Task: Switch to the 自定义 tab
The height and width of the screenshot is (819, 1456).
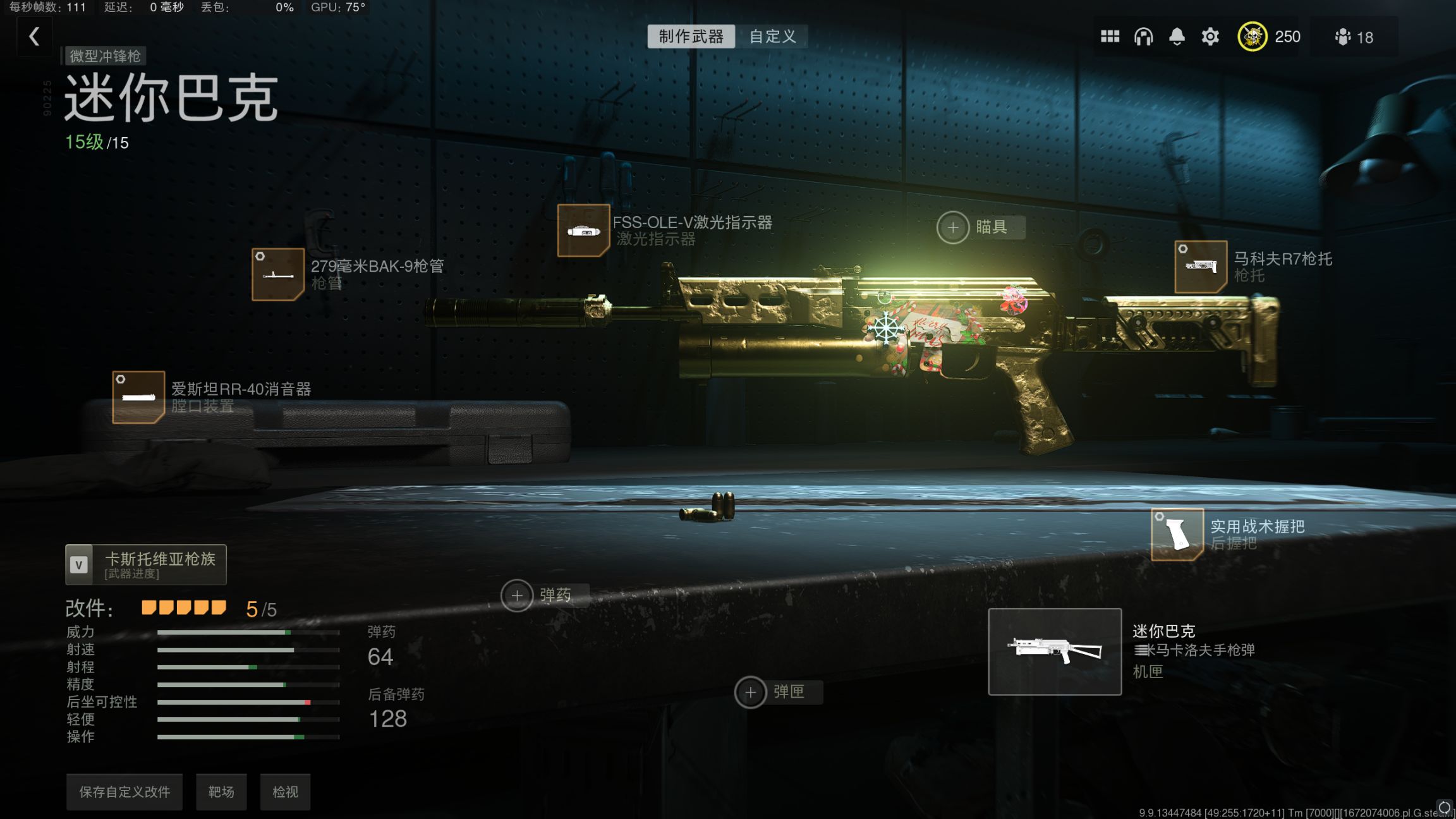Action: (x=772, y=37)
